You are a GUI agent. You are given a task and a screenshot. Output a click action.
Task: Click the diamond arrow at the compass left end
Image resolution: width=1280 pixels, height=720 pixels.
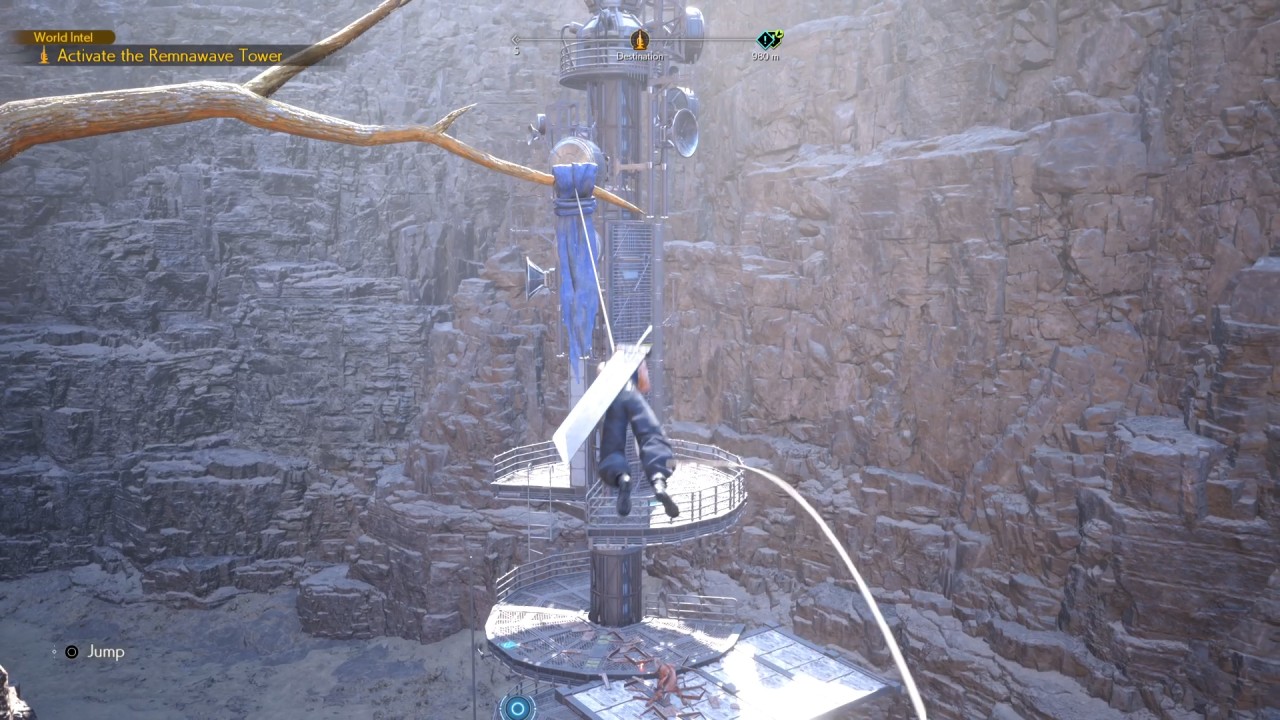click(517, 40)
